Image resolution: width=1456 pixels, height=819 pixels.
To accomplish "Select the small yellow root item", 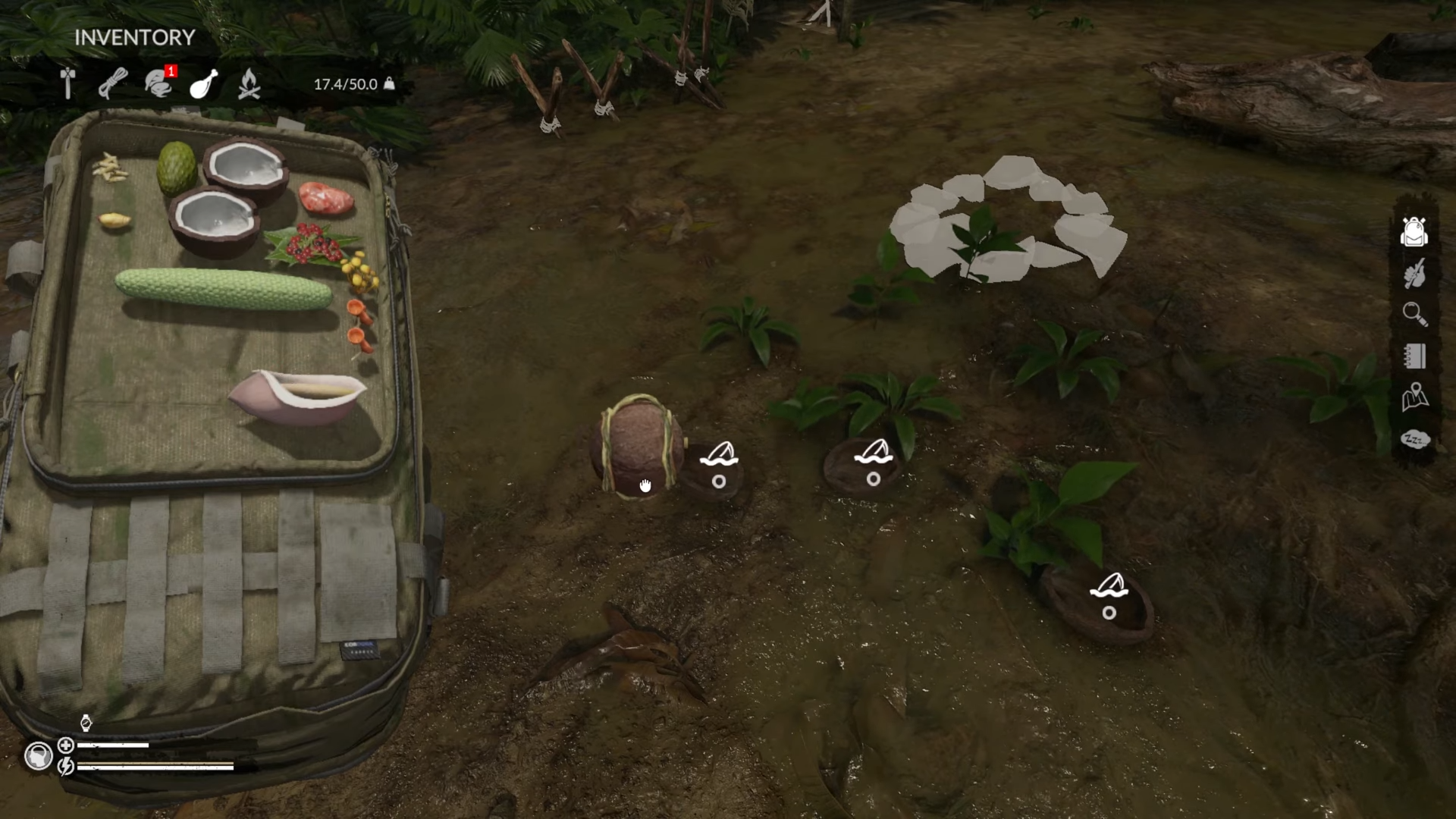I will pos(115,221).
